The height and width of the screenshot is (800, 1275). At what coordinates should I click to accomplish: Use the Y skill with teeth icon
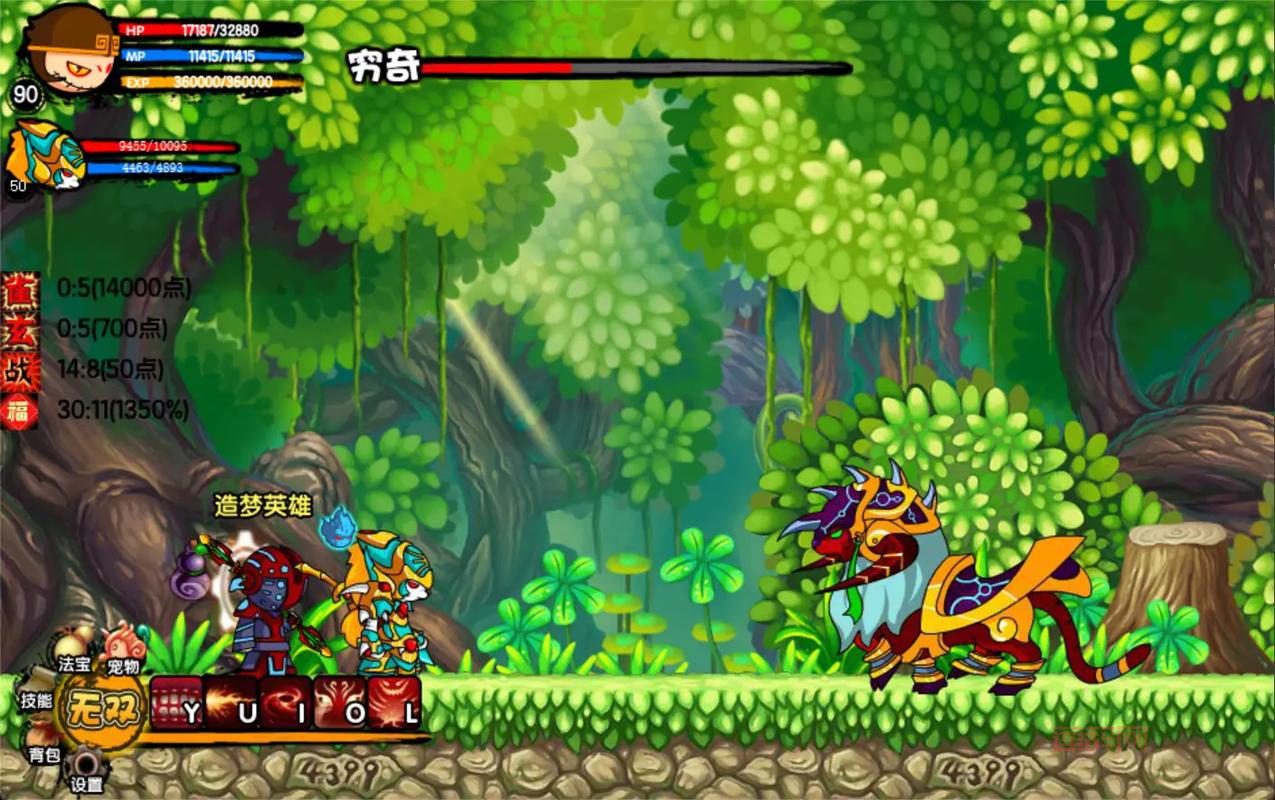coord(177,702)
